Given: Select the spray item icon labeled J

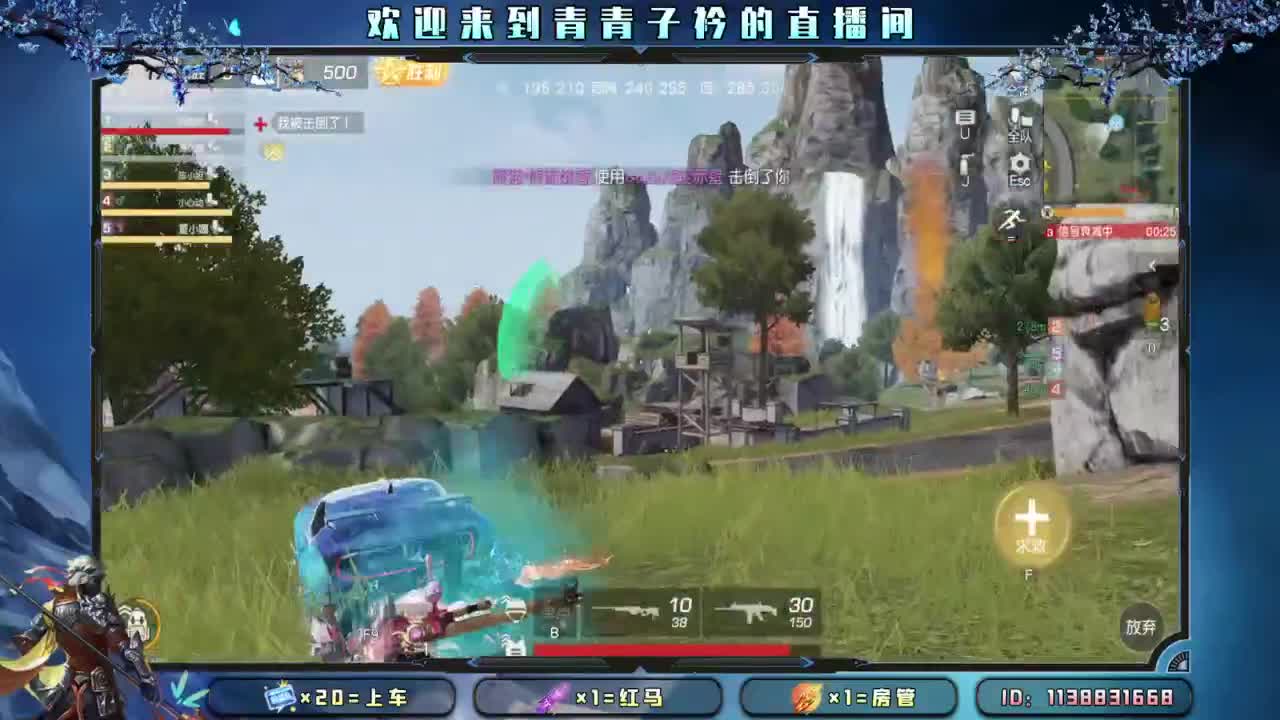Looking at the screenshot, I should [x=966, y=166].
